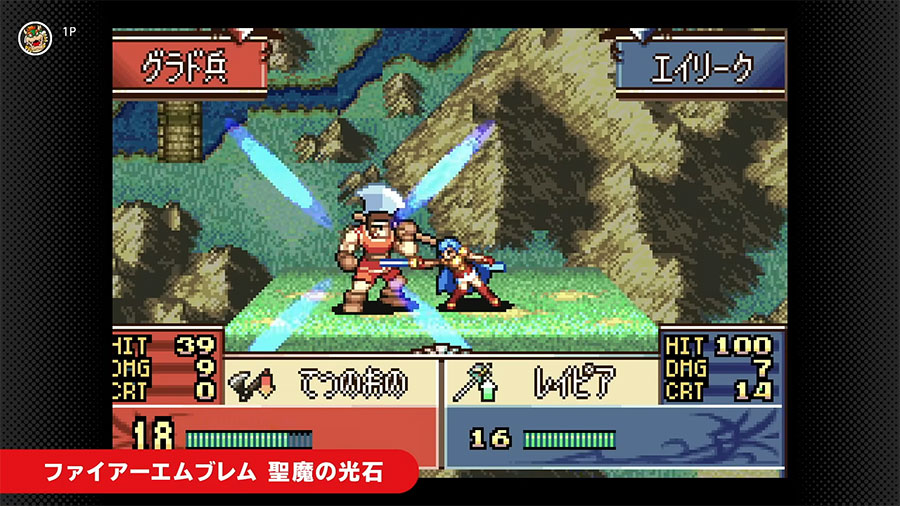Click the グラド兵 enemy name plate

pos(186,70)
